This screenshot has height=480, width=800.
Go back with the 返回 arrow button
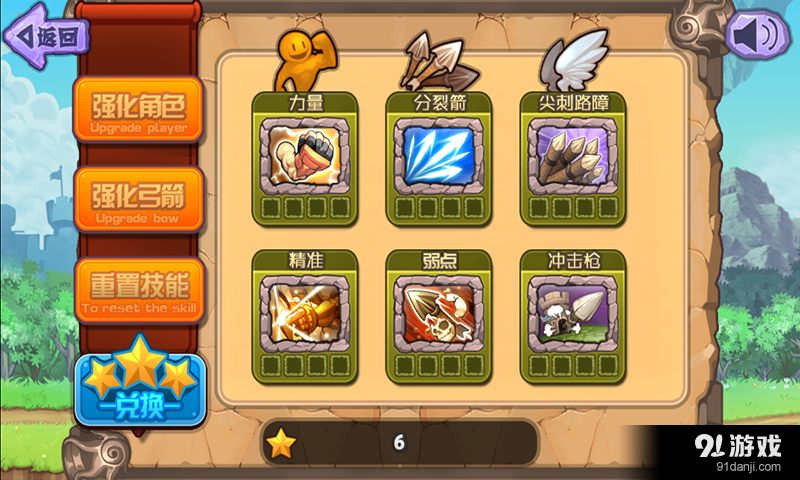tap(47, 36)
